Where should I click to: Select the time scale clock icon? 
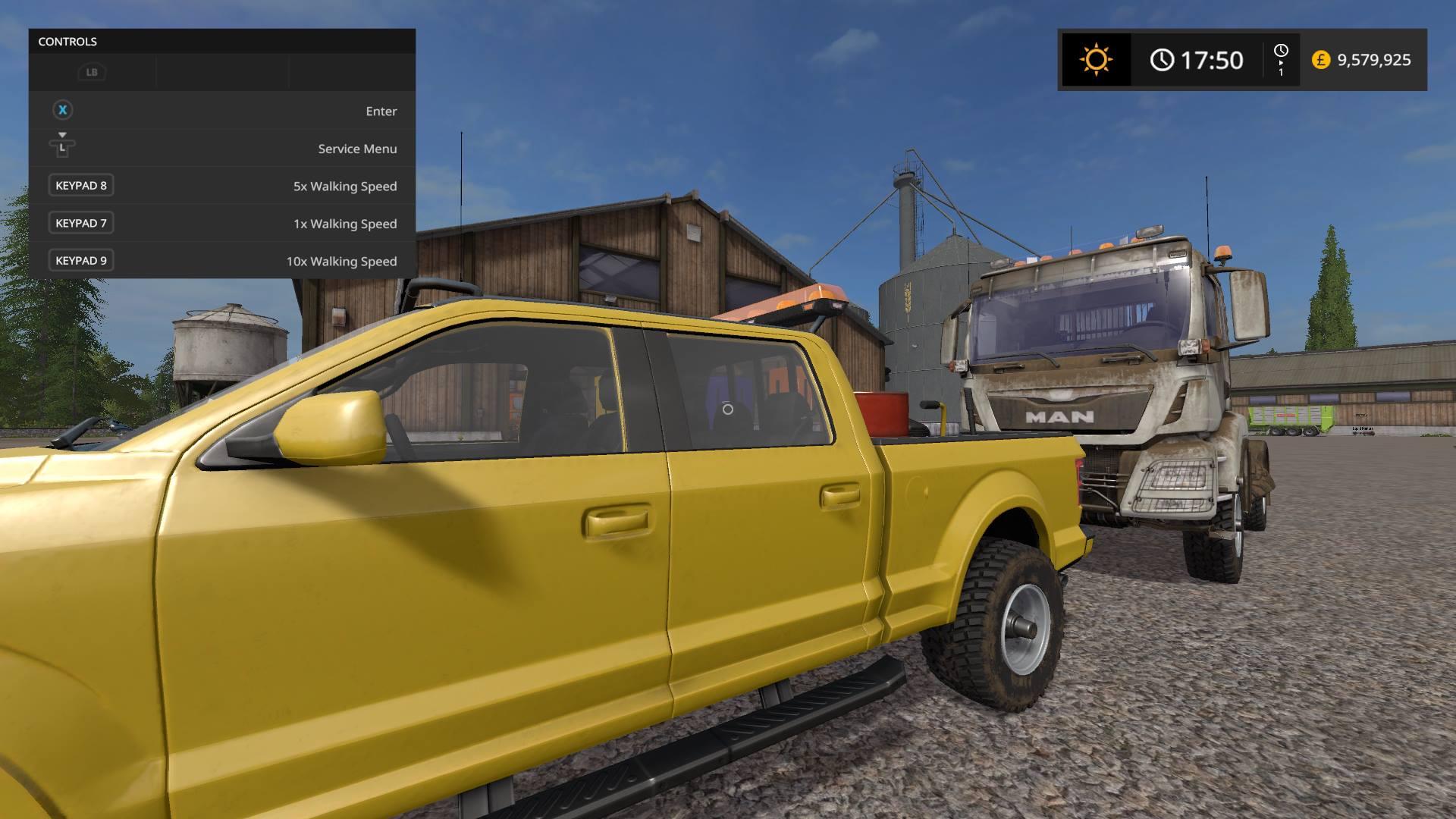pyautogui.click(x=1281, y=52)
